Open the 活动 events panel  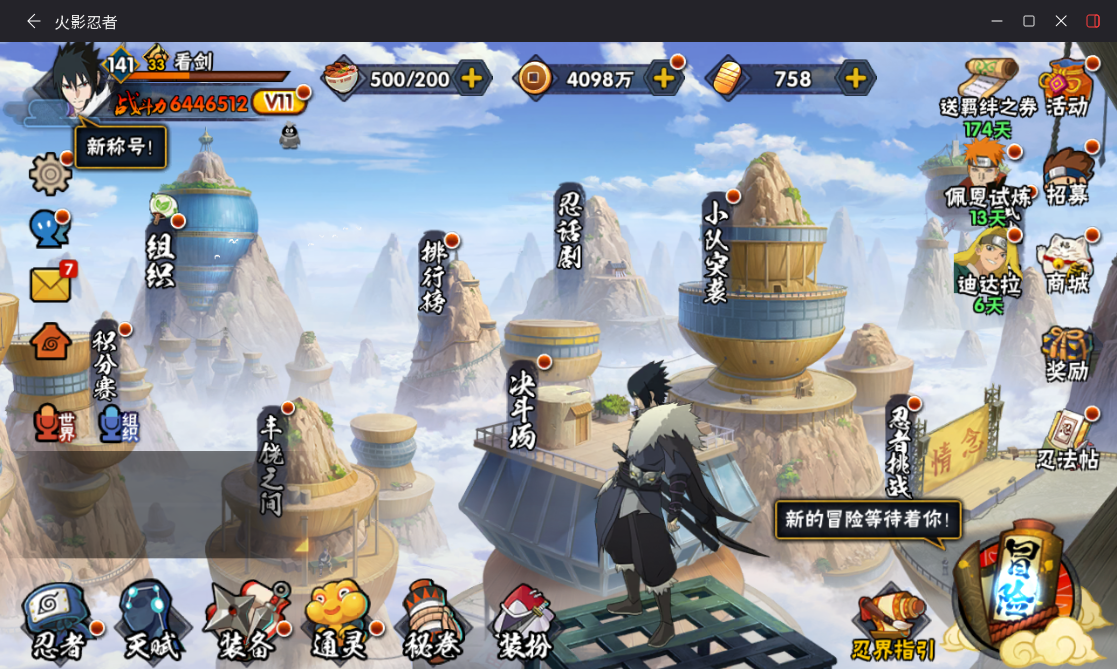coord(1067,88)
